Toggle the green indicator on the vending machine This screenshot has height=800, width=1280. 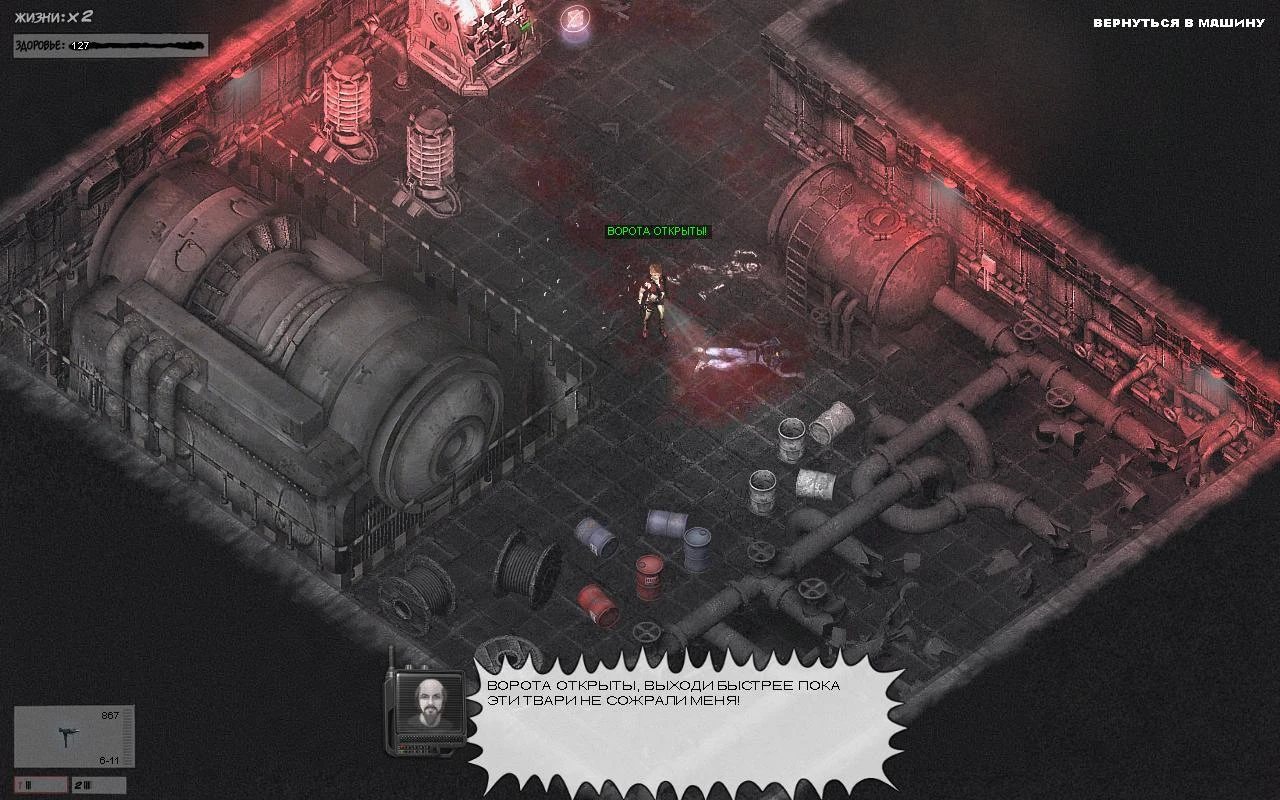pos(524,27)
